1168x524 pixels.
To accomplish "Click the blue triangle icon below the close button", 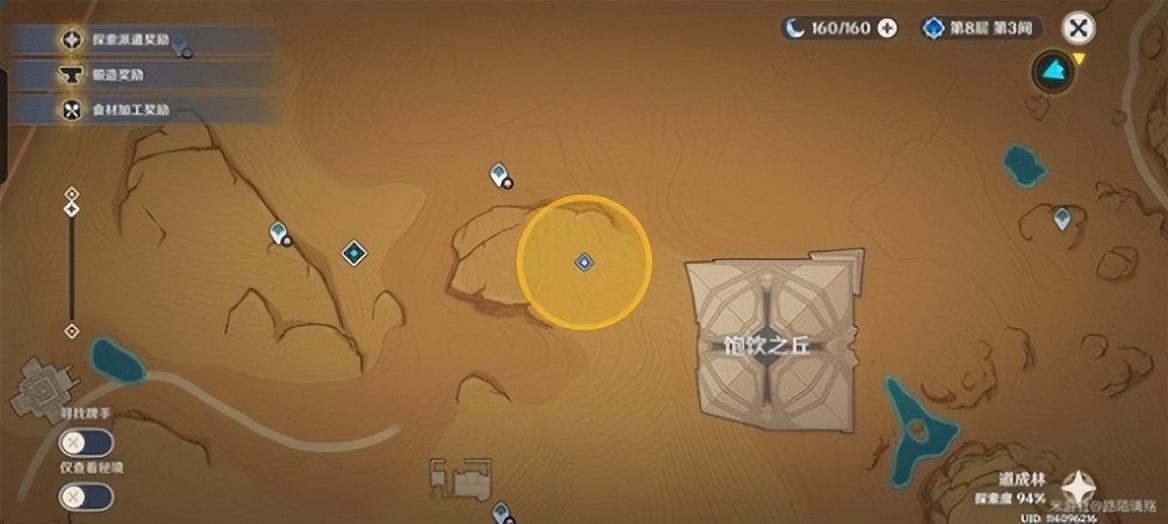I will point(1052,71).
